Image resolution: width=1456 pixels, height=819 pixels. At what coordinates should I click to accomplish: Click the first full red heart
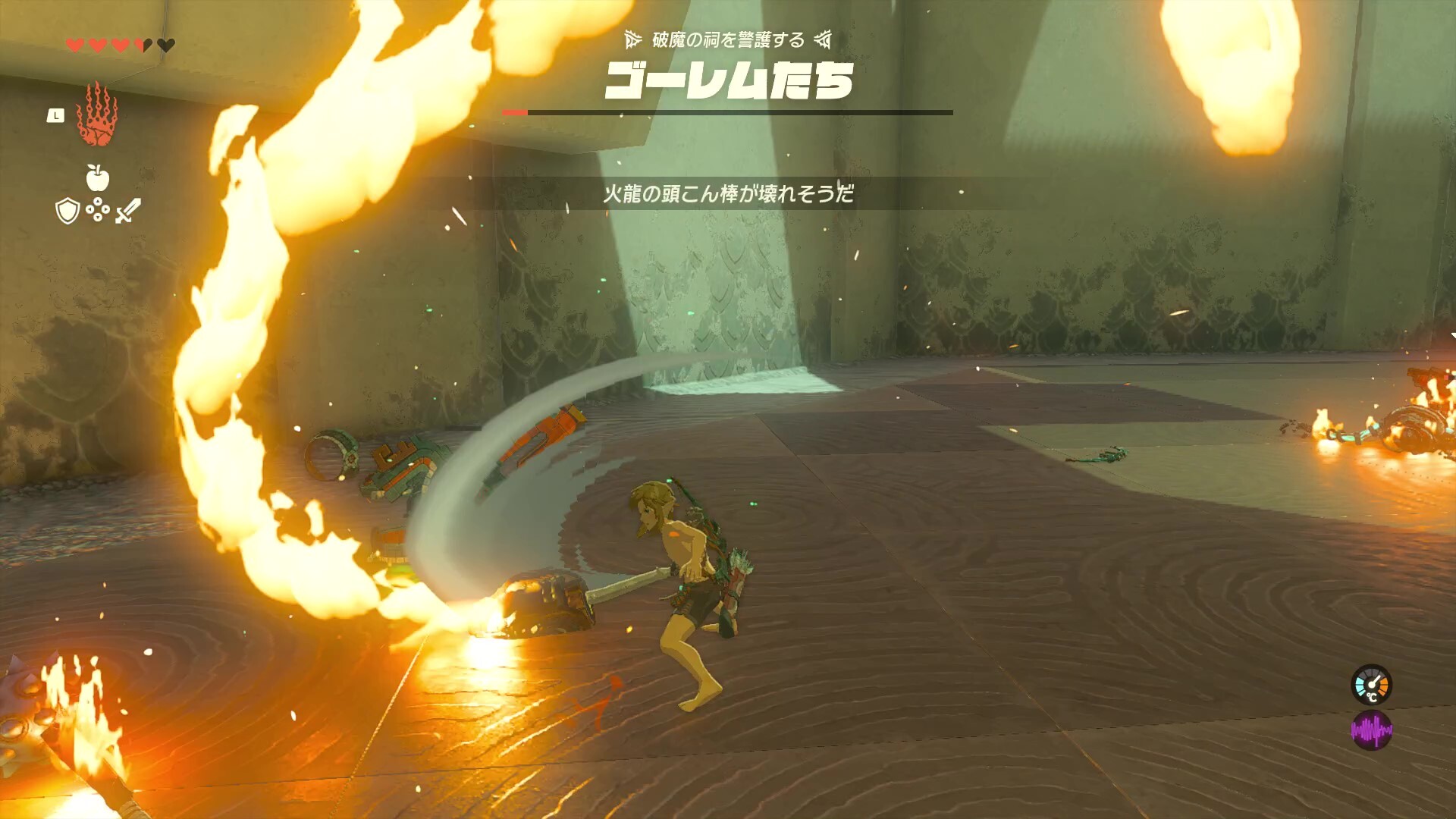(x=74, y=45)
